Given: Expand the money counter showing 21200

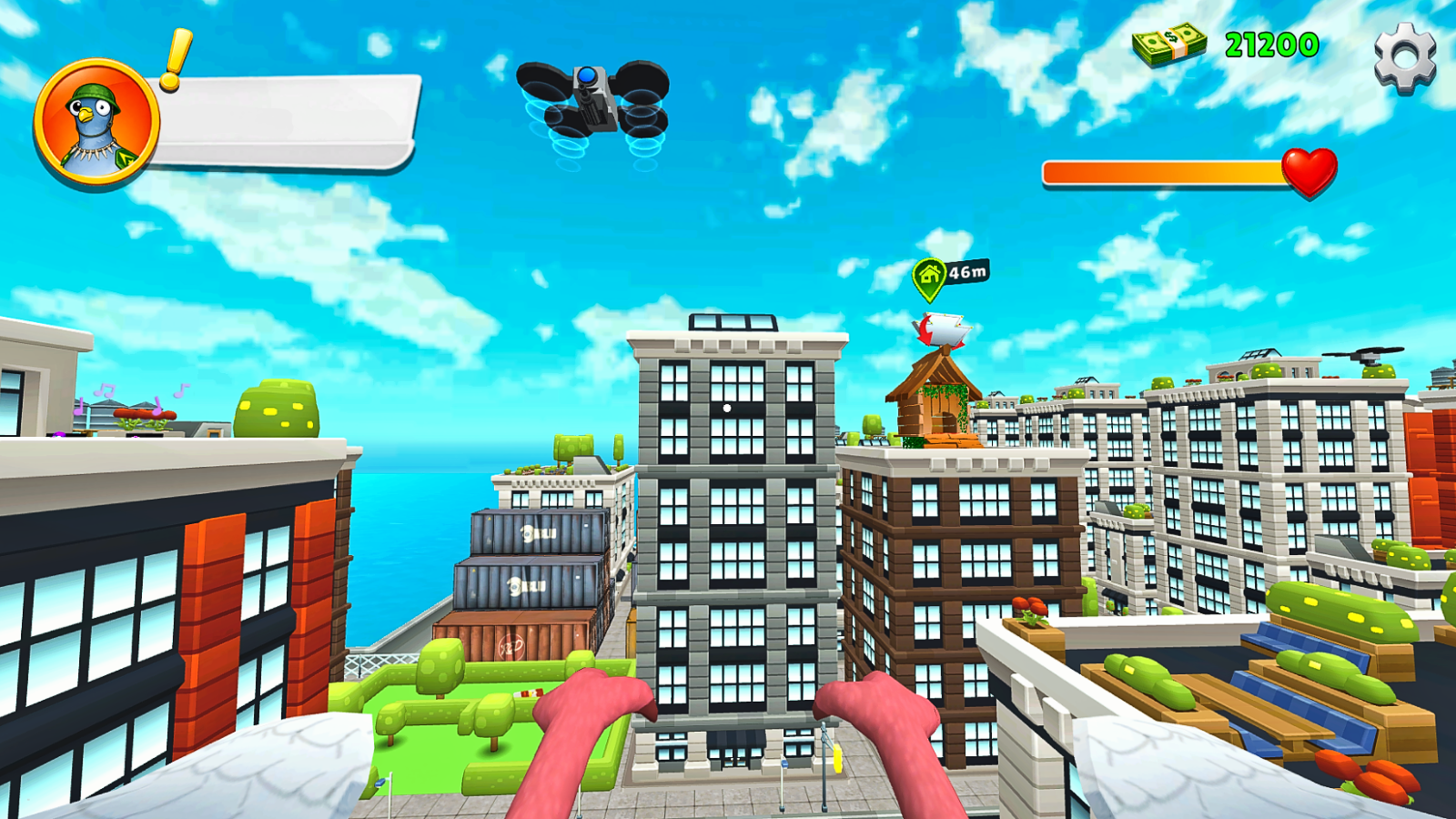Looking at the screenshot, I should point(1268,43).
